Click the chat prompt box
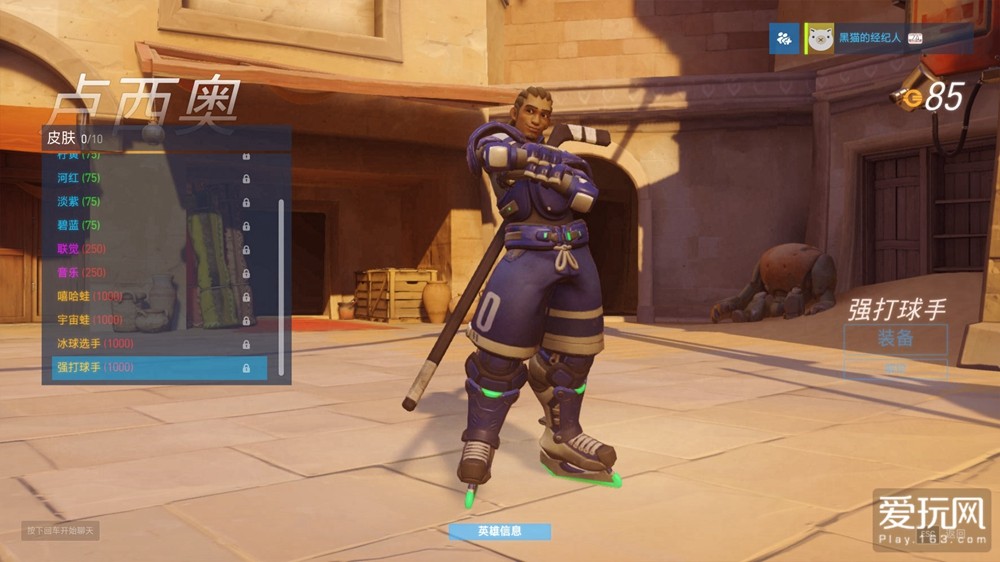Viewport: 1000px width, 562px height. pyautogui.click(x=62, y=530)
